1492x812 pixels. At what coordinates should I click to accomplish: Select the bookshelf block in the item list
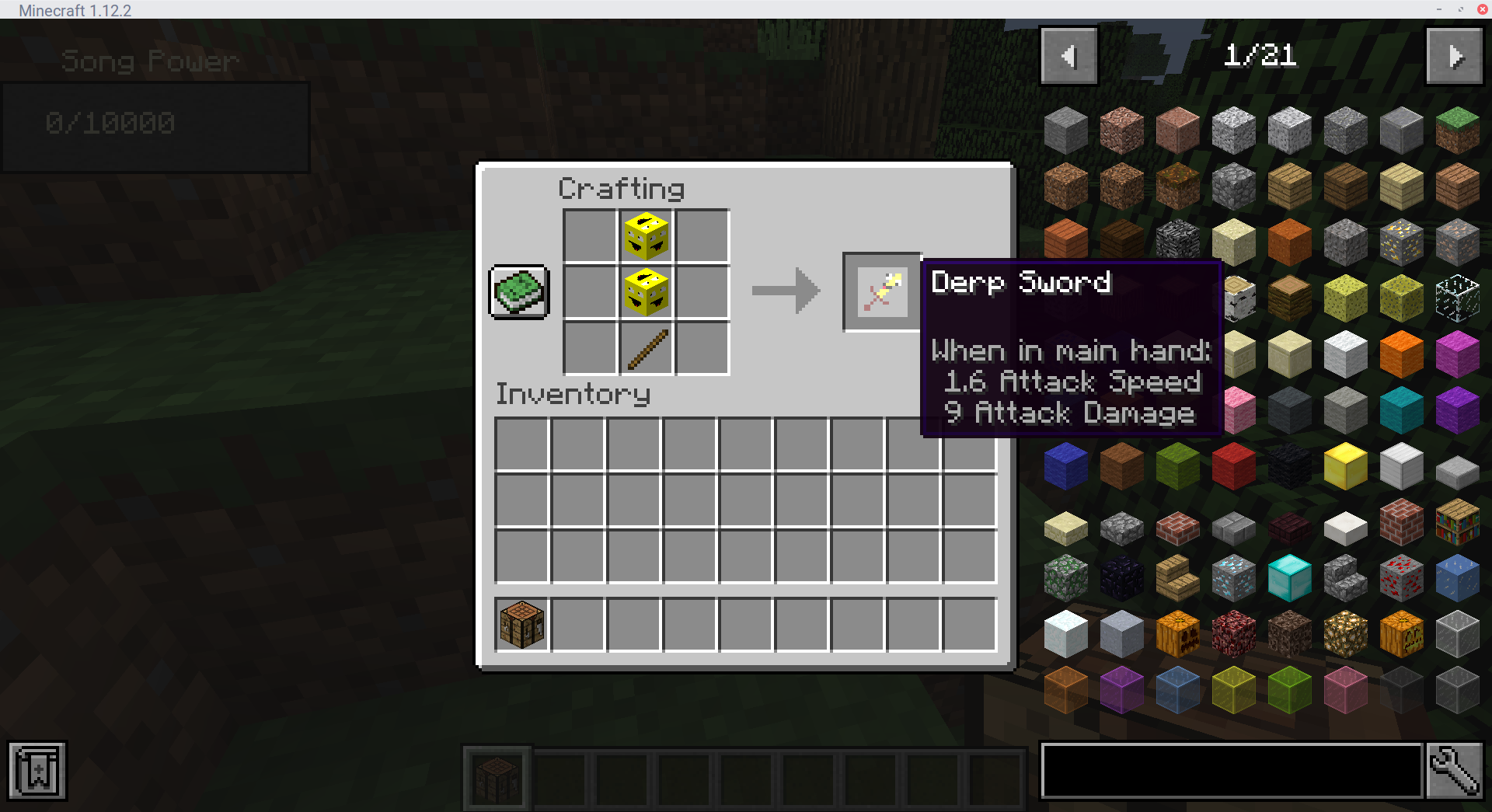[x=1458, y=522]
